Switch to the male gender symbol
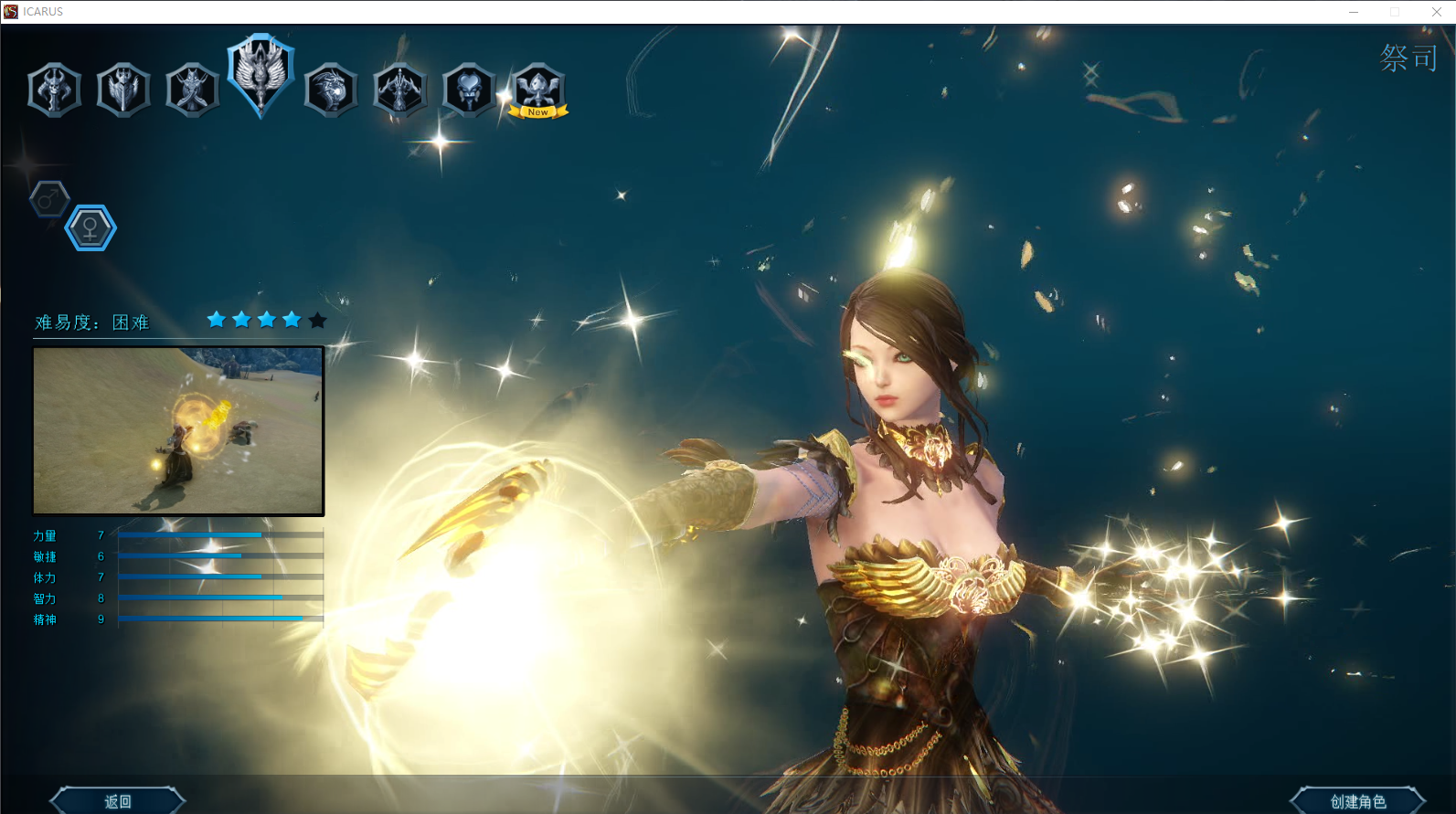Image resolution: width=1456 pixels, height=814 pixels. 49,198
